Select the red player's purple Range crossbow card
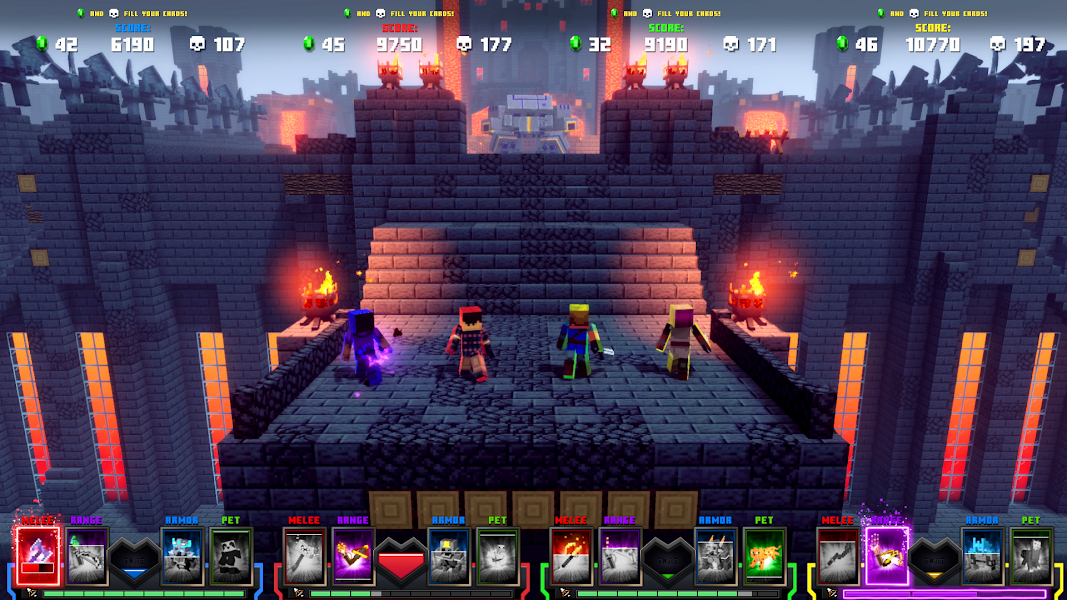 click(x=353, y=556)
